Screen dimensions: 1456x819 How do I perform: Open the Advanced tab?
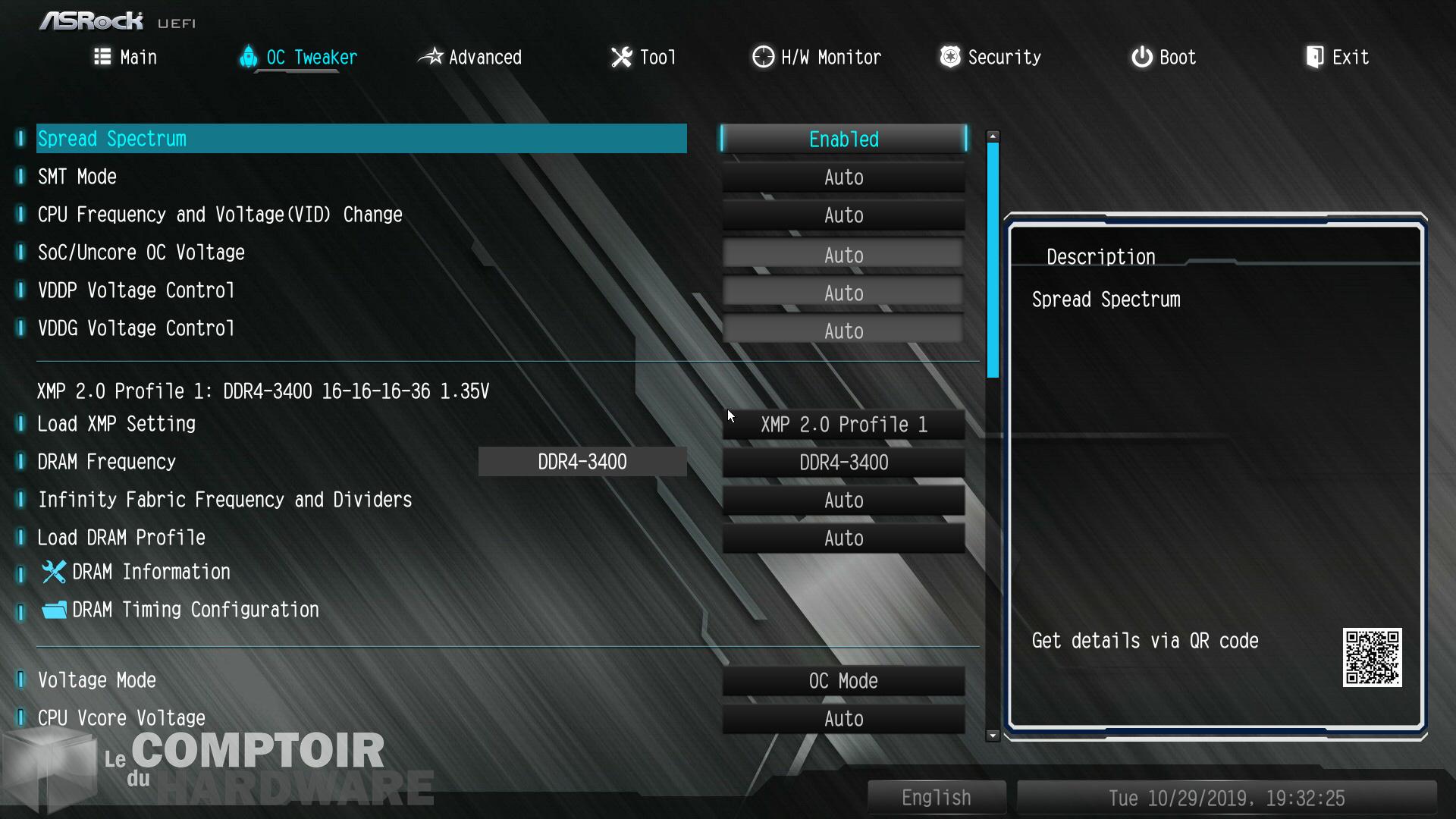point(471,58)
